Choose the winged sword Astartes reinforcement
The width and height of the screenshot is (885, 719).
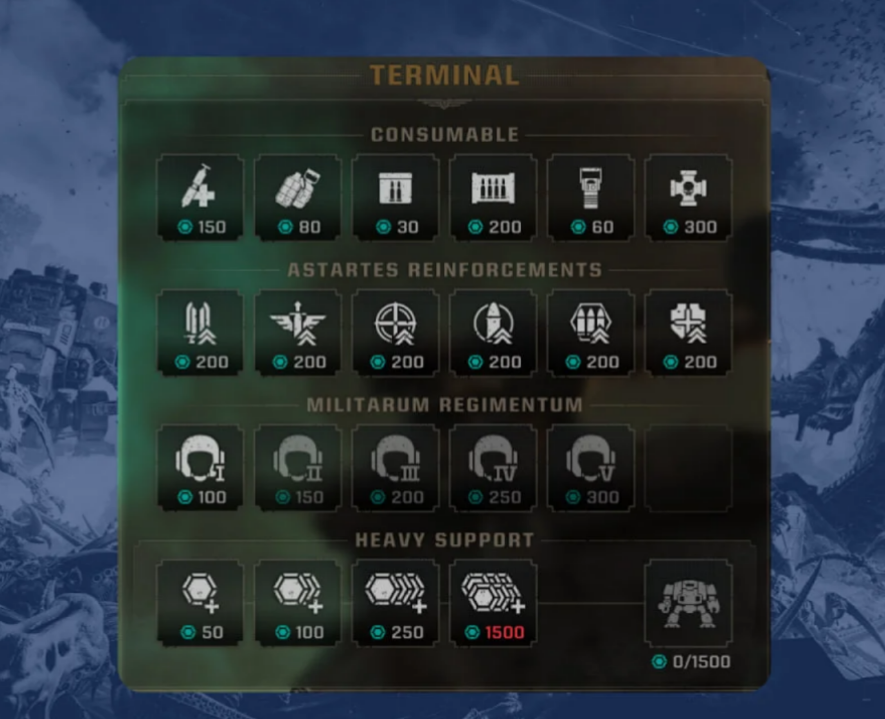click(298, 332)
